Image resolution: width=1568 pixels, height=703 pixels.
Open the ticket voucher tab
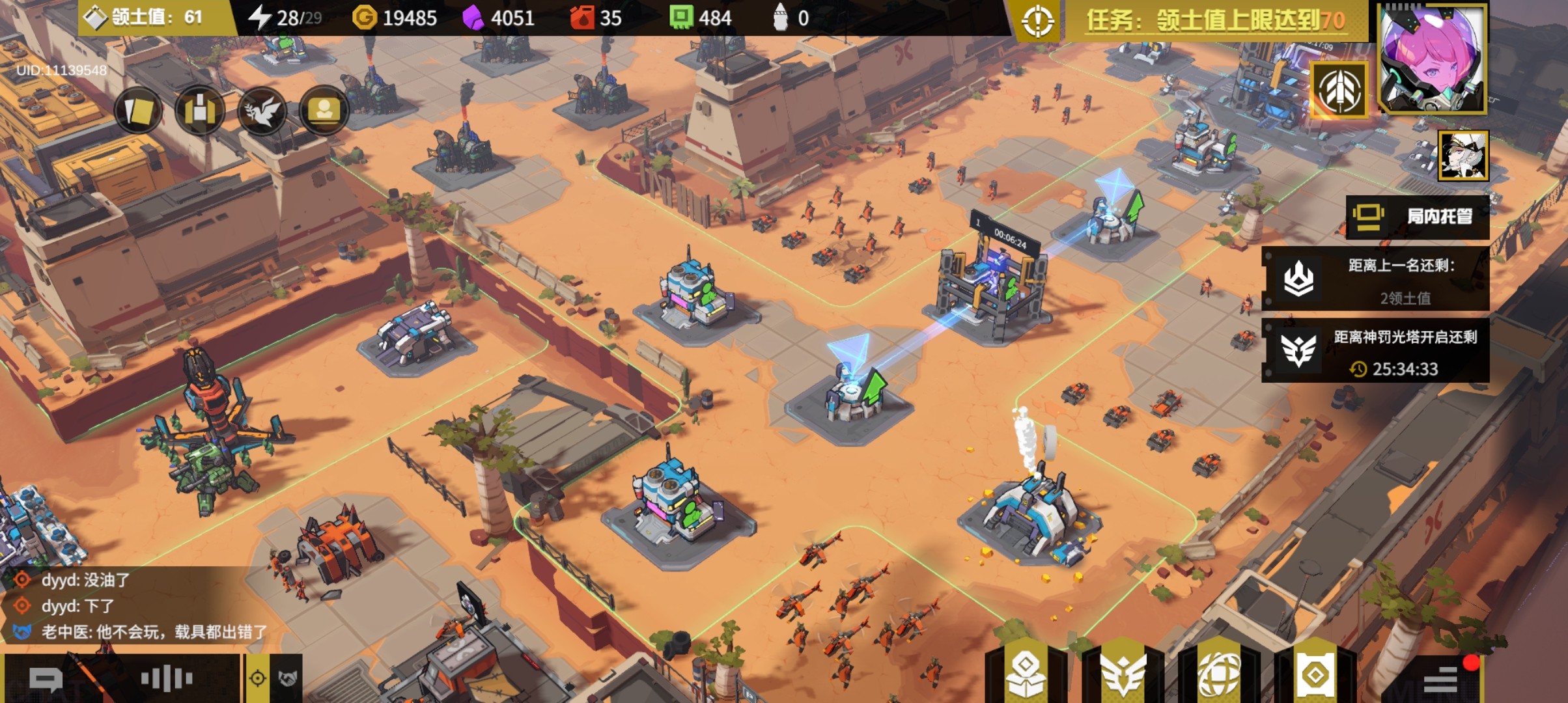coord(1315,674)
